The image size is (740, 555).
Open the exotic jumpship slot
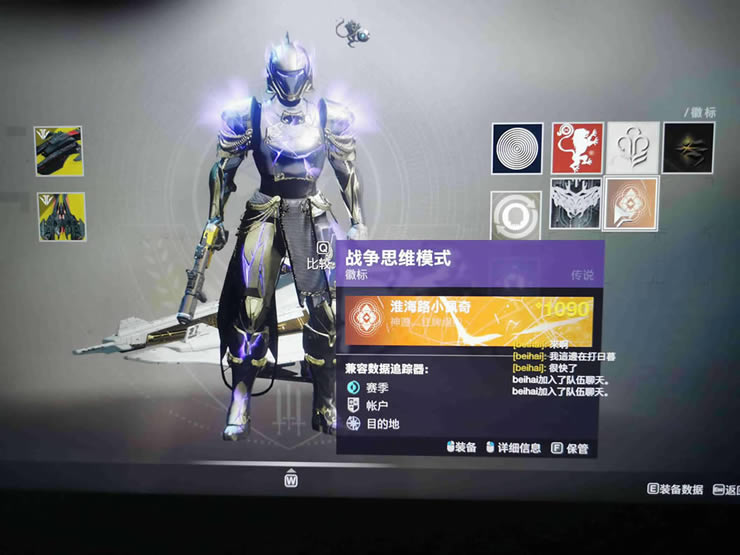59,217
